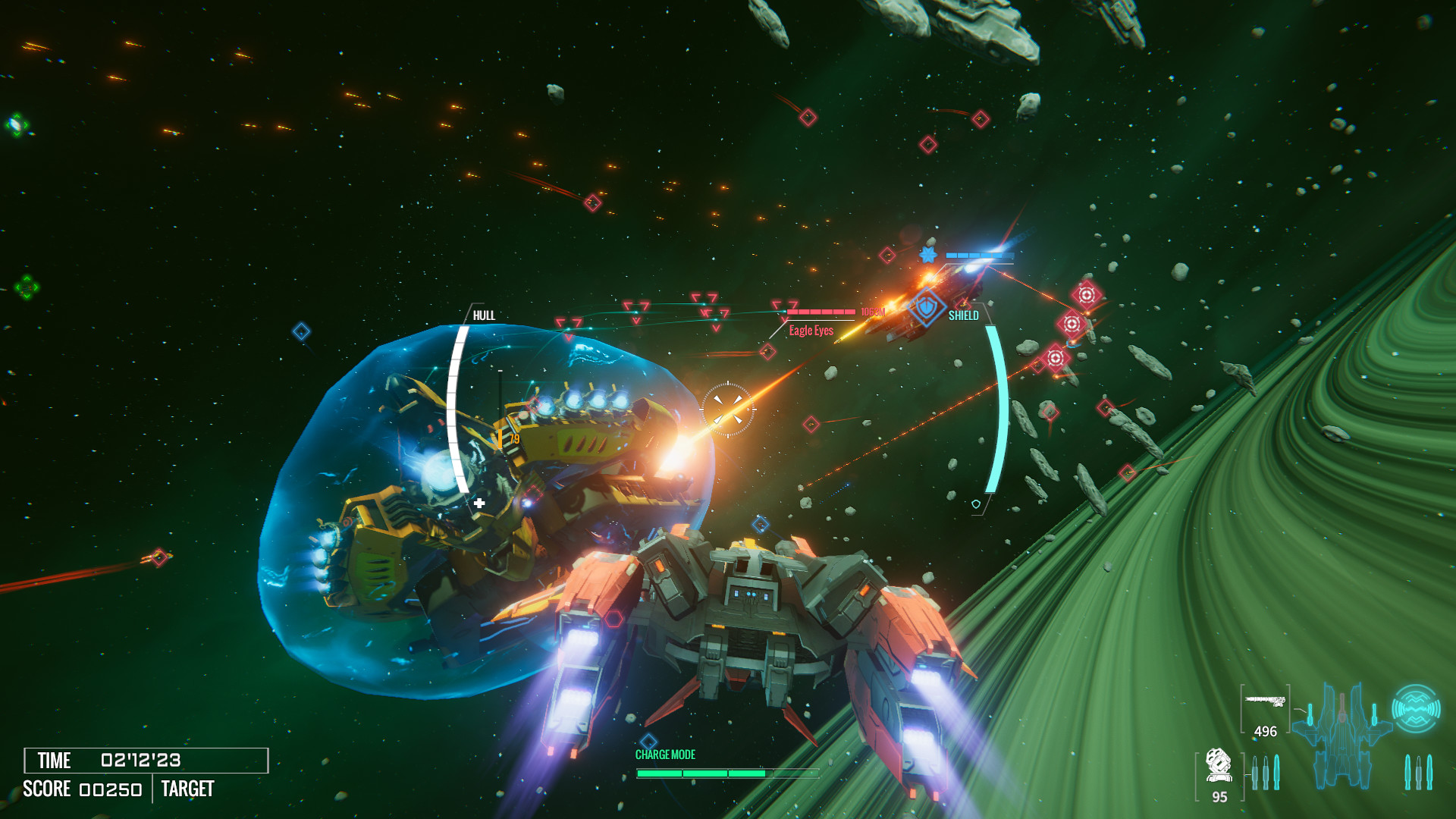1456x819 pixels.
Task: Open the TARGET panel label
Action: (x=186, y=789)
